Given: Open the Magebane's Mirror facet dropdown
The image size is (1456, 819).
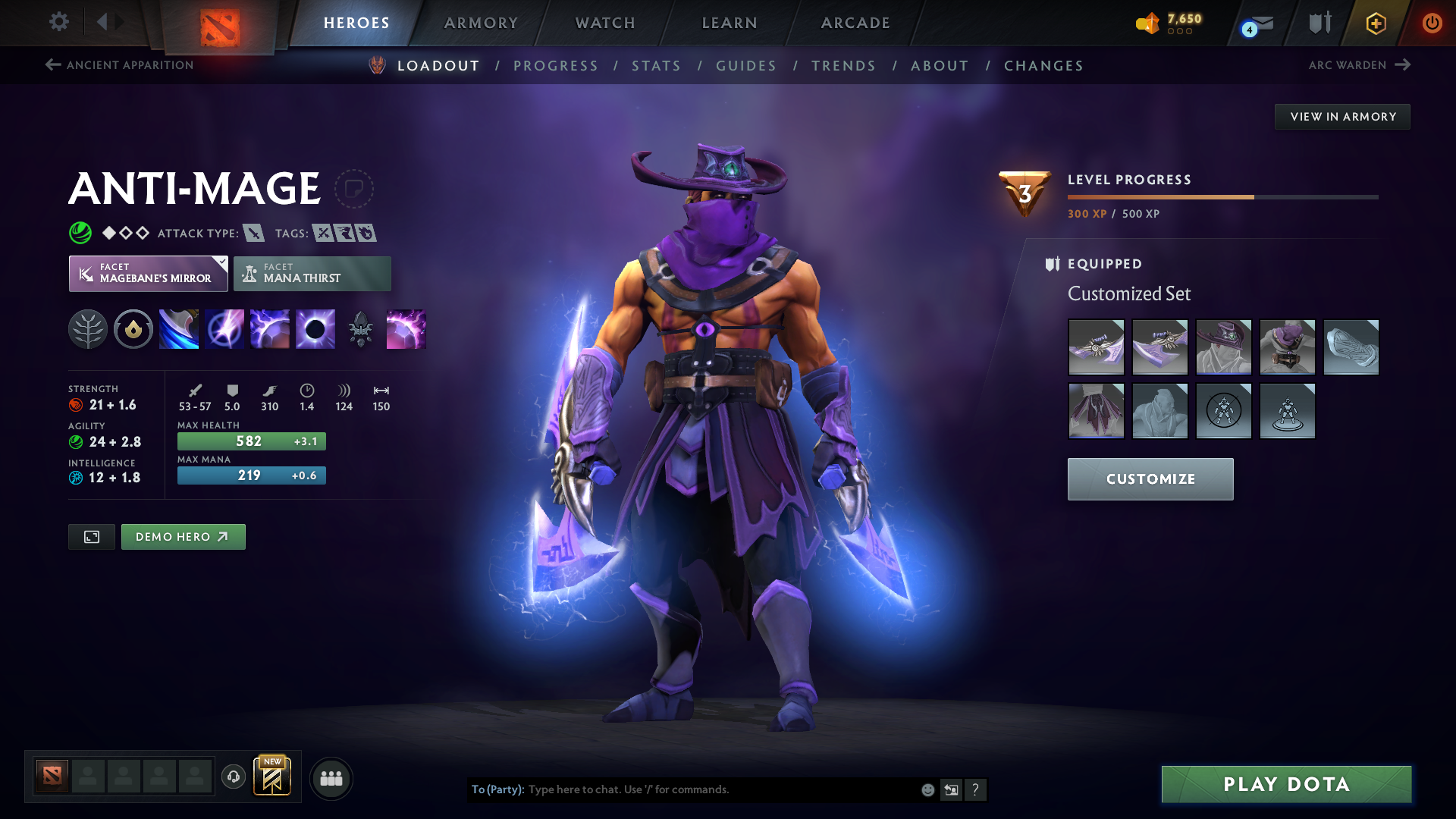Looking at the screenshot, I should (220, 262).
